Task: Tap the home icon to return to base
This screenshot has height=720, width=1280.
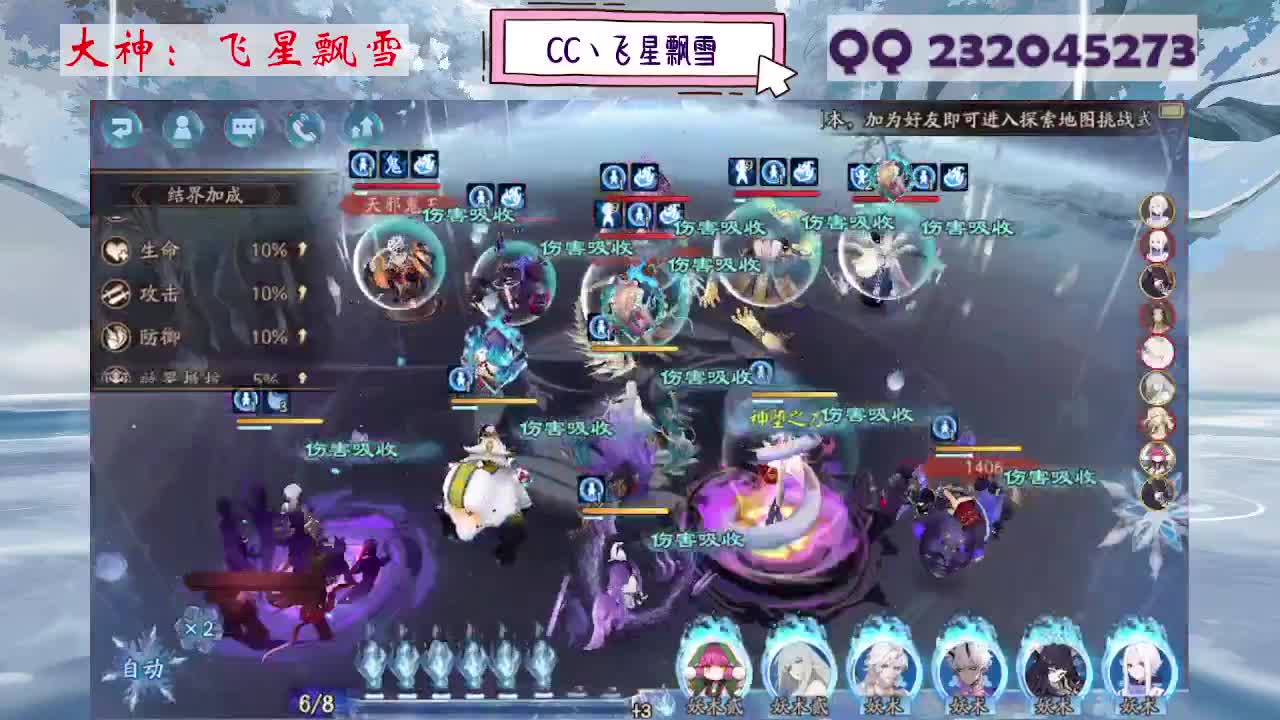Action: point(365,128)
